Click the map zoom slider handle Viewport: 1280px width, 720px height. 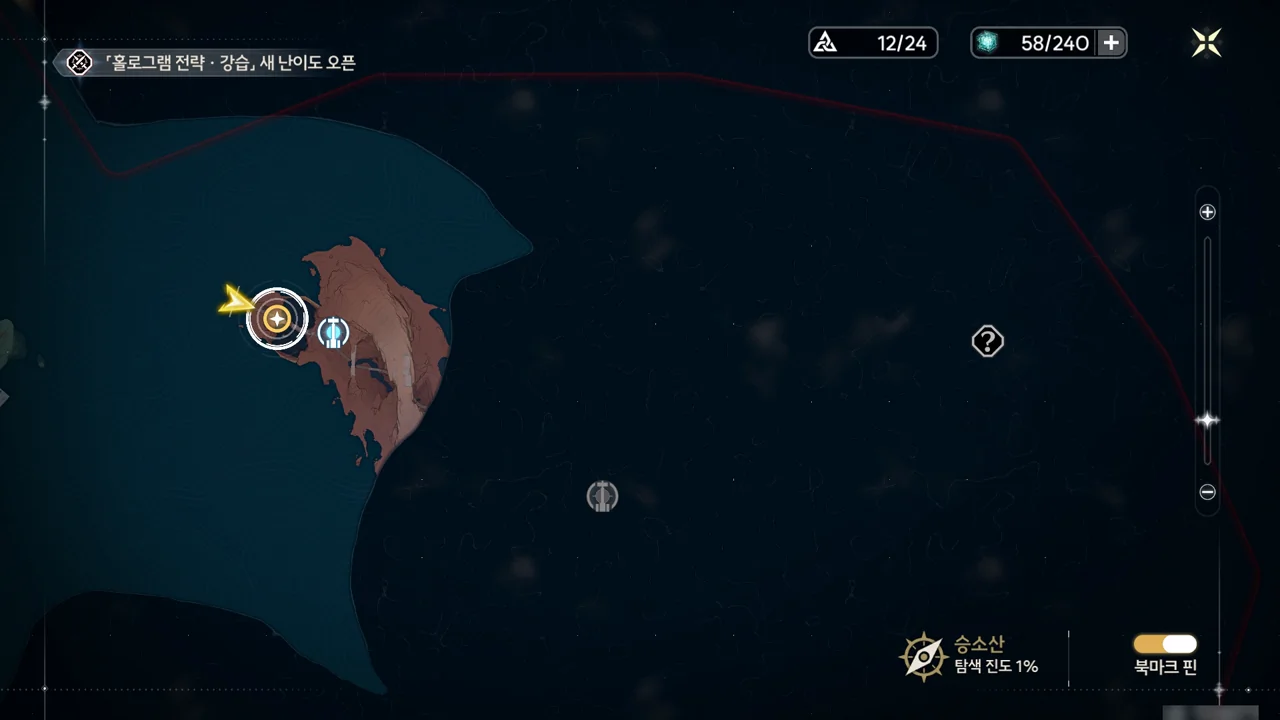1207,421
